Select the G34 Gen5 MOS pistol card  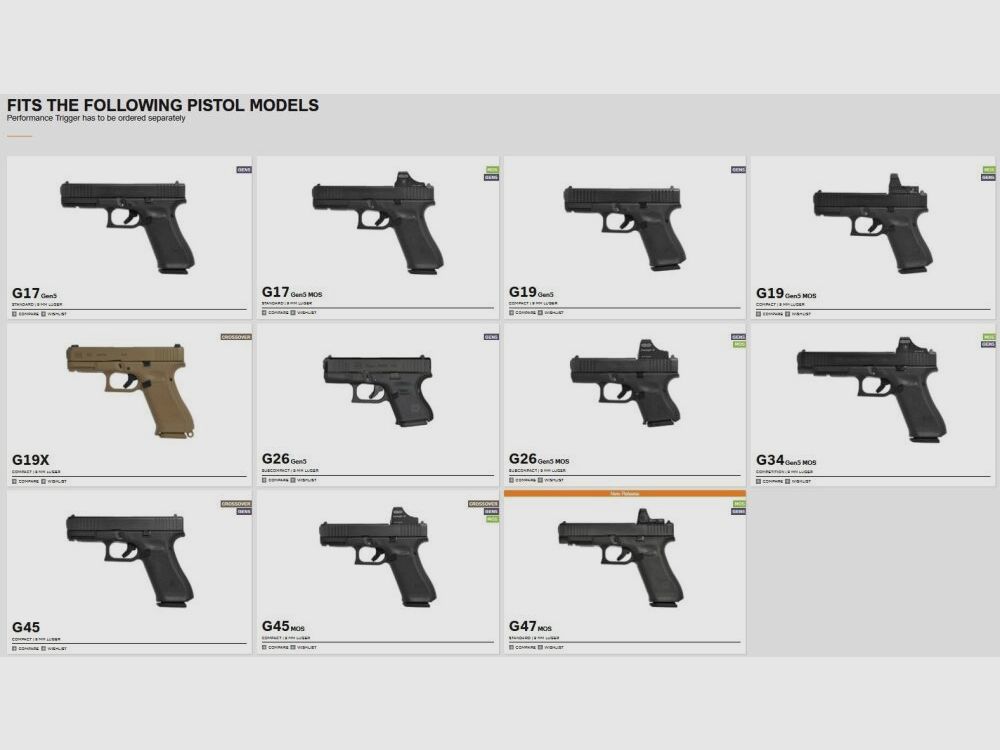(872, 390)
